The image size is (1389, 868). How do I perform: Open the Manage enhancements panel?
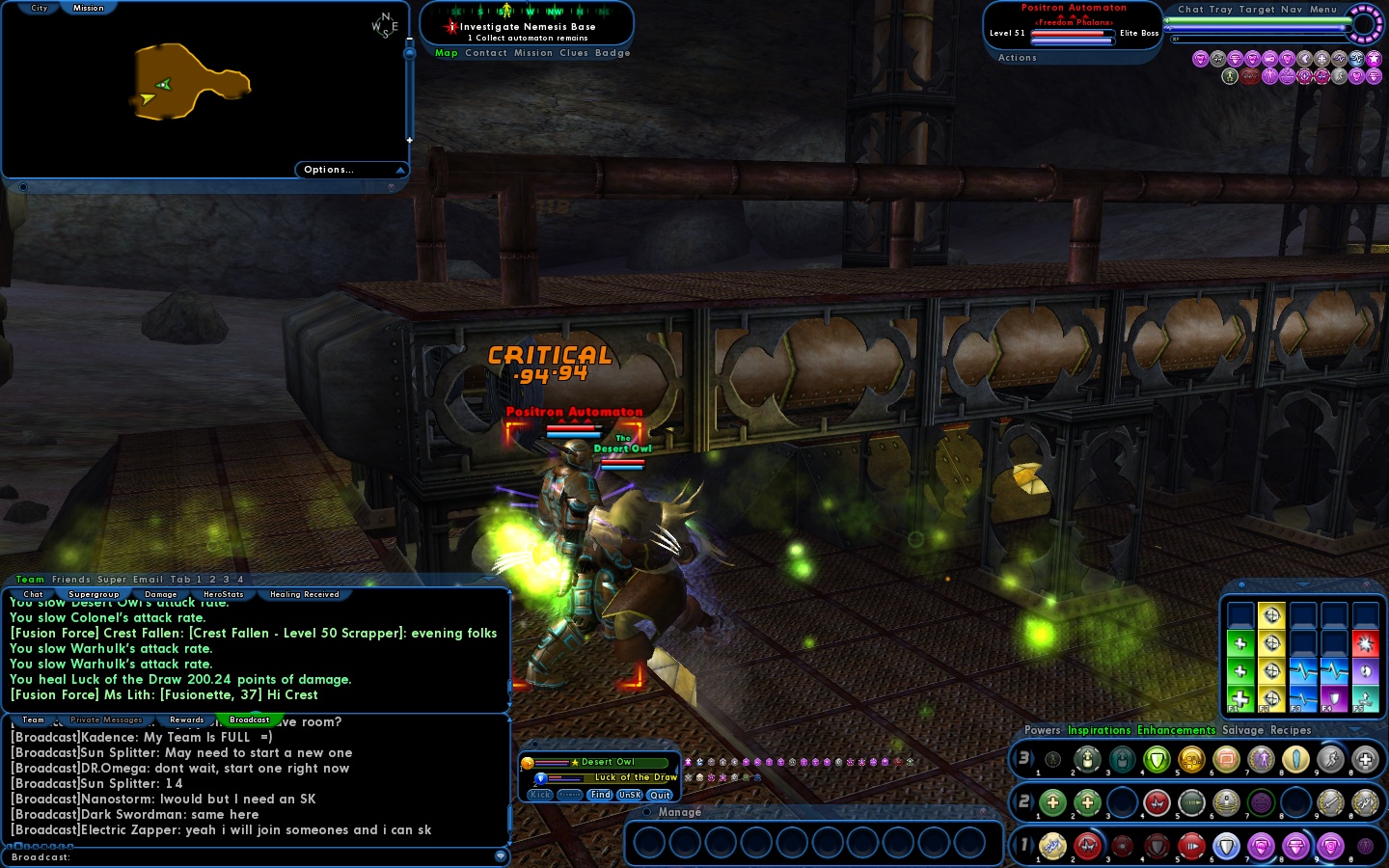[x=680, y=813]
